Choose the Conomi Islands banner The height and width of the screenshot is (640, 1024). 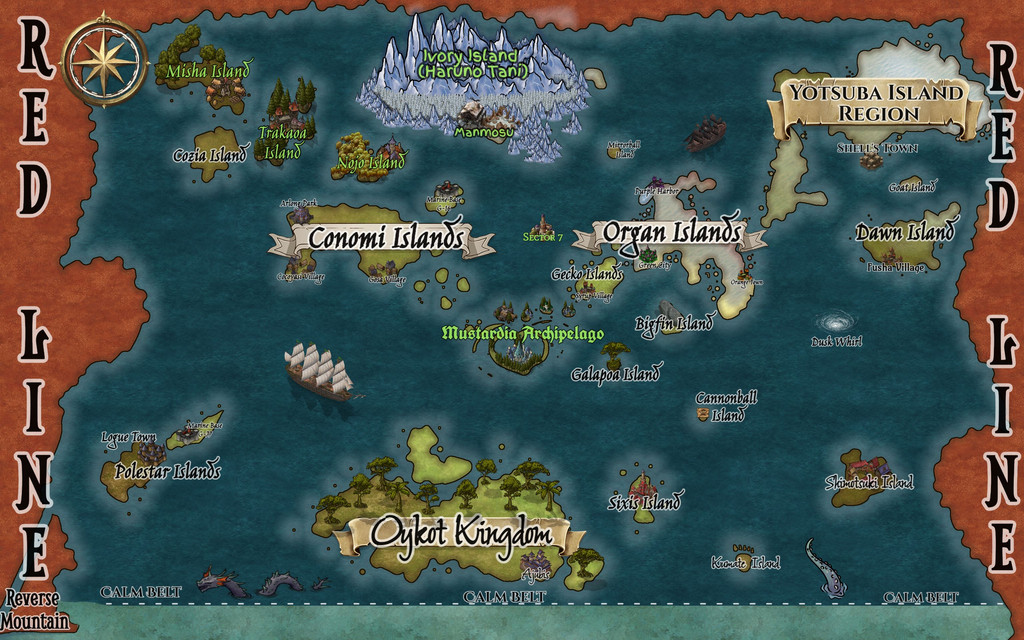point(385,239)
